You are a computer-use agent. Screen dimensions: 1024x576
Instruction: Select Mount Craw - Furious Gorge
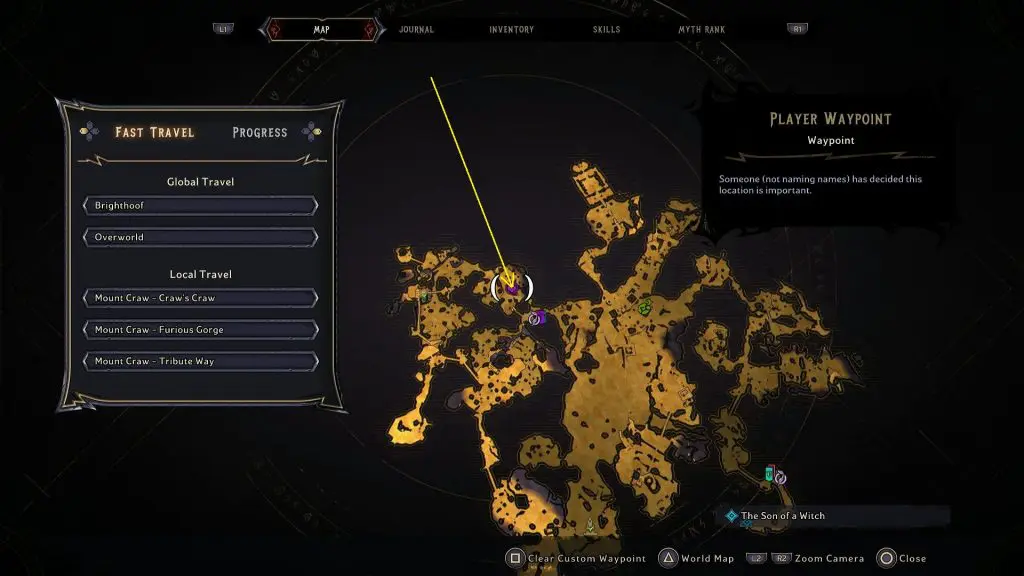tap(200, 330)
